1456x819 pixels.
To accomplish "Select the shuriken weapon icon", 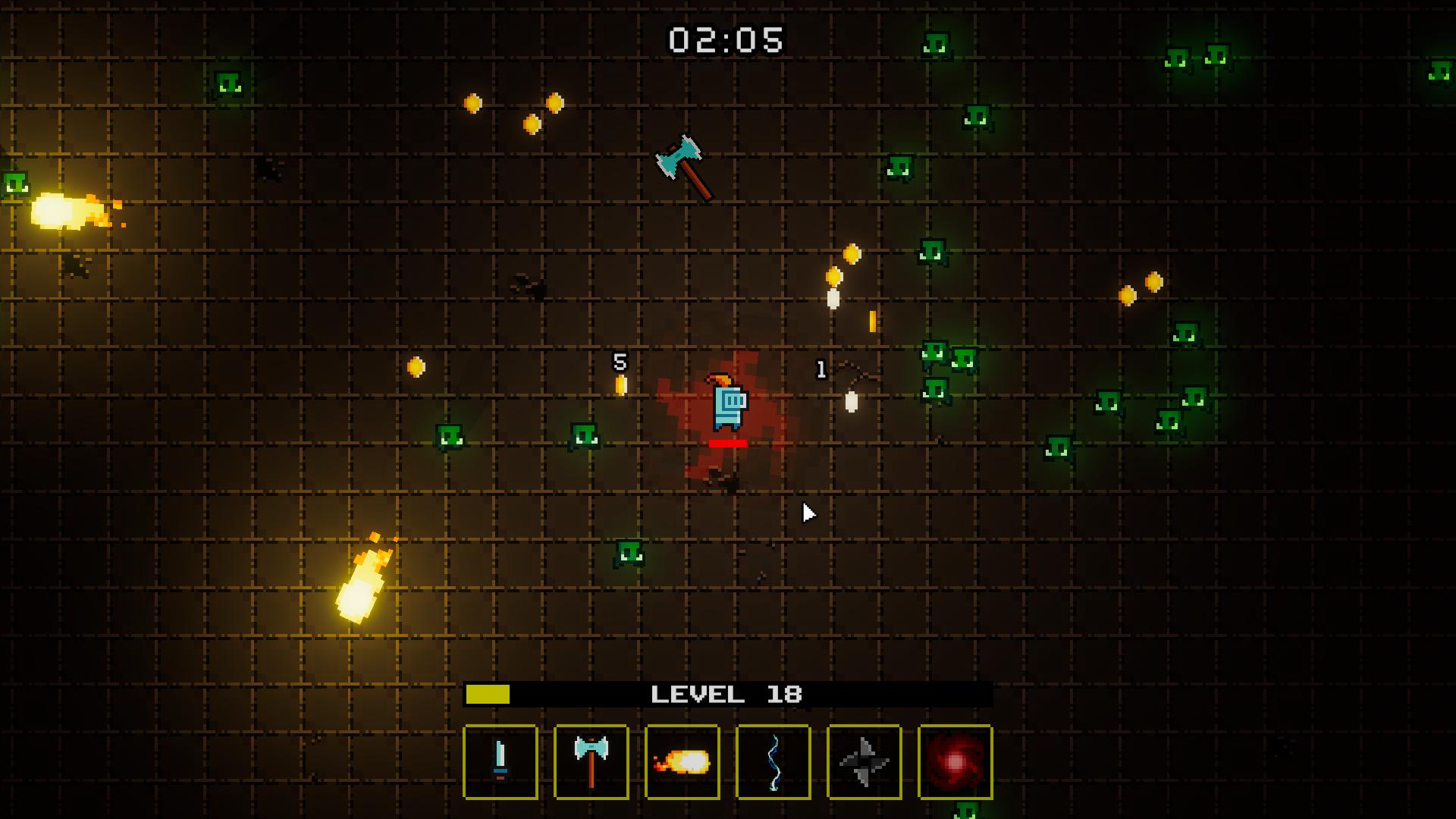I will point(863,763).
